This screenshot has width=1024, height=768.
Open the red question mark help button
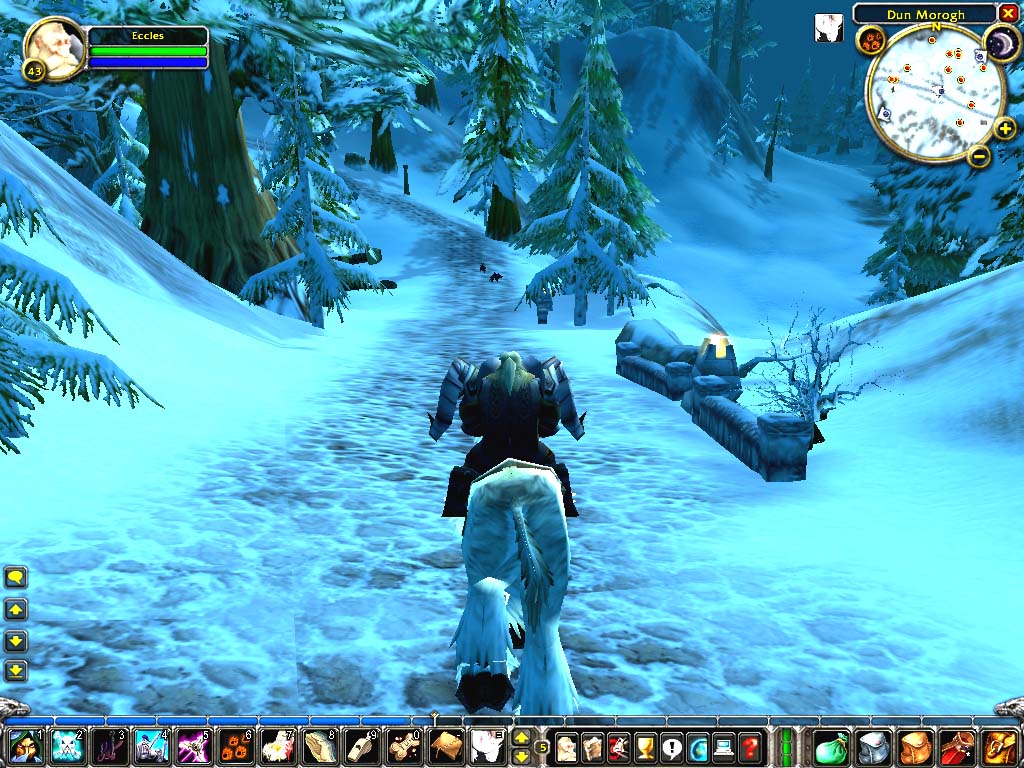tap(749, 746)
